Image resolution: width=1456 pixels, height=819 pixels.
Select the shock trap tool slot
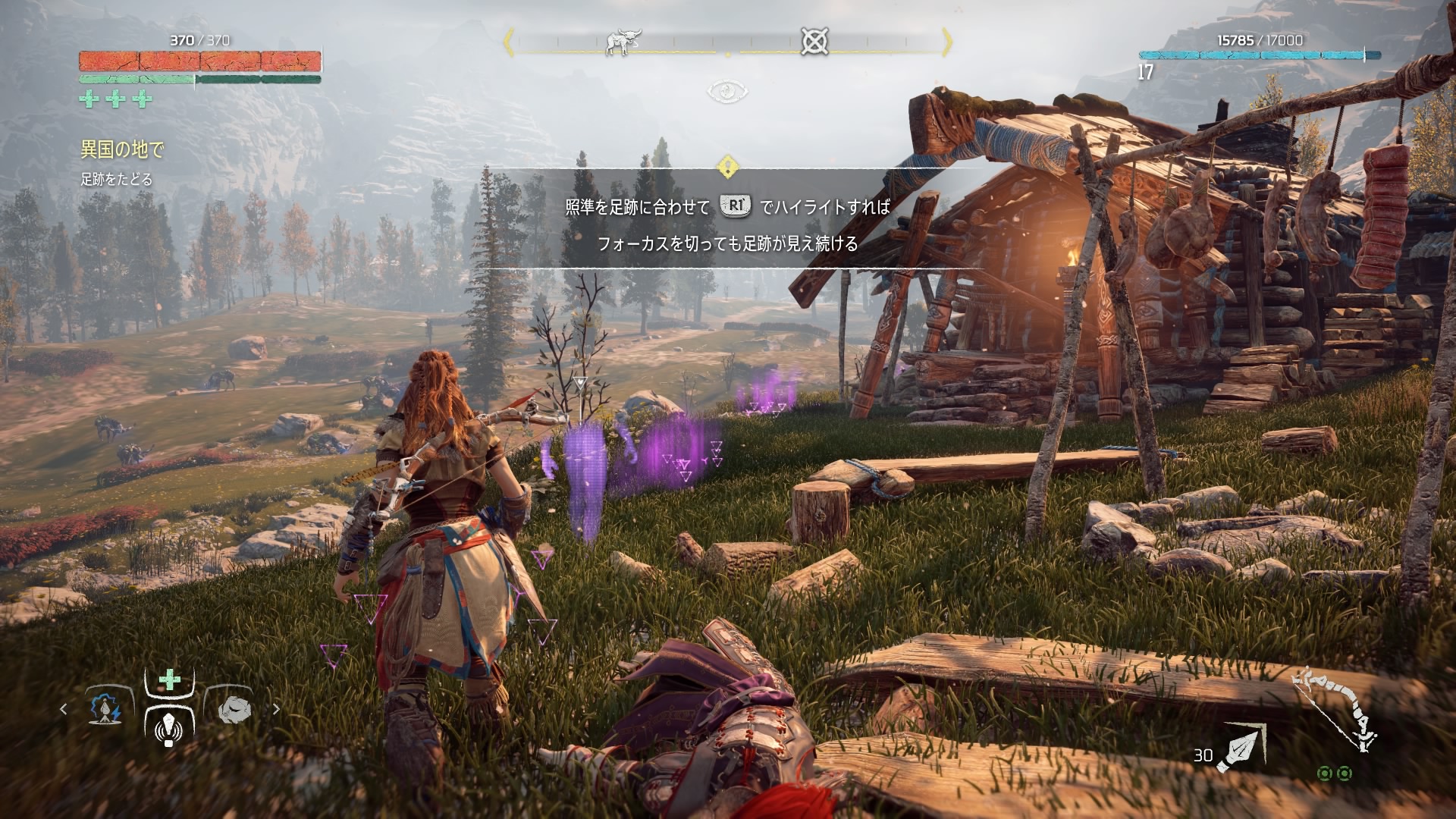pos(105,708)
